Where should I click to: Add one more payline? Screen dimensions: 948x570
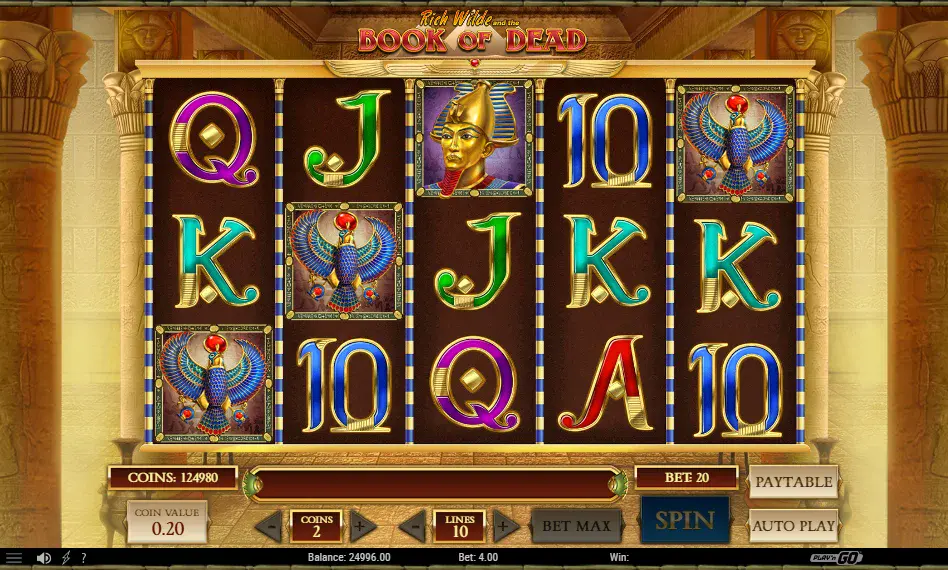(x=506, y=526)
